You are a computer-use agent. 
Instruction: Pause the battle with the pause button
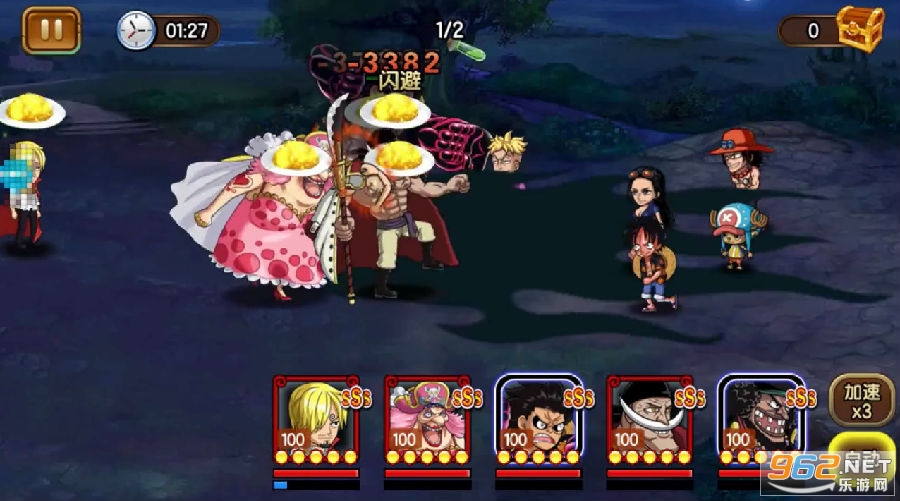click(51, 30)
